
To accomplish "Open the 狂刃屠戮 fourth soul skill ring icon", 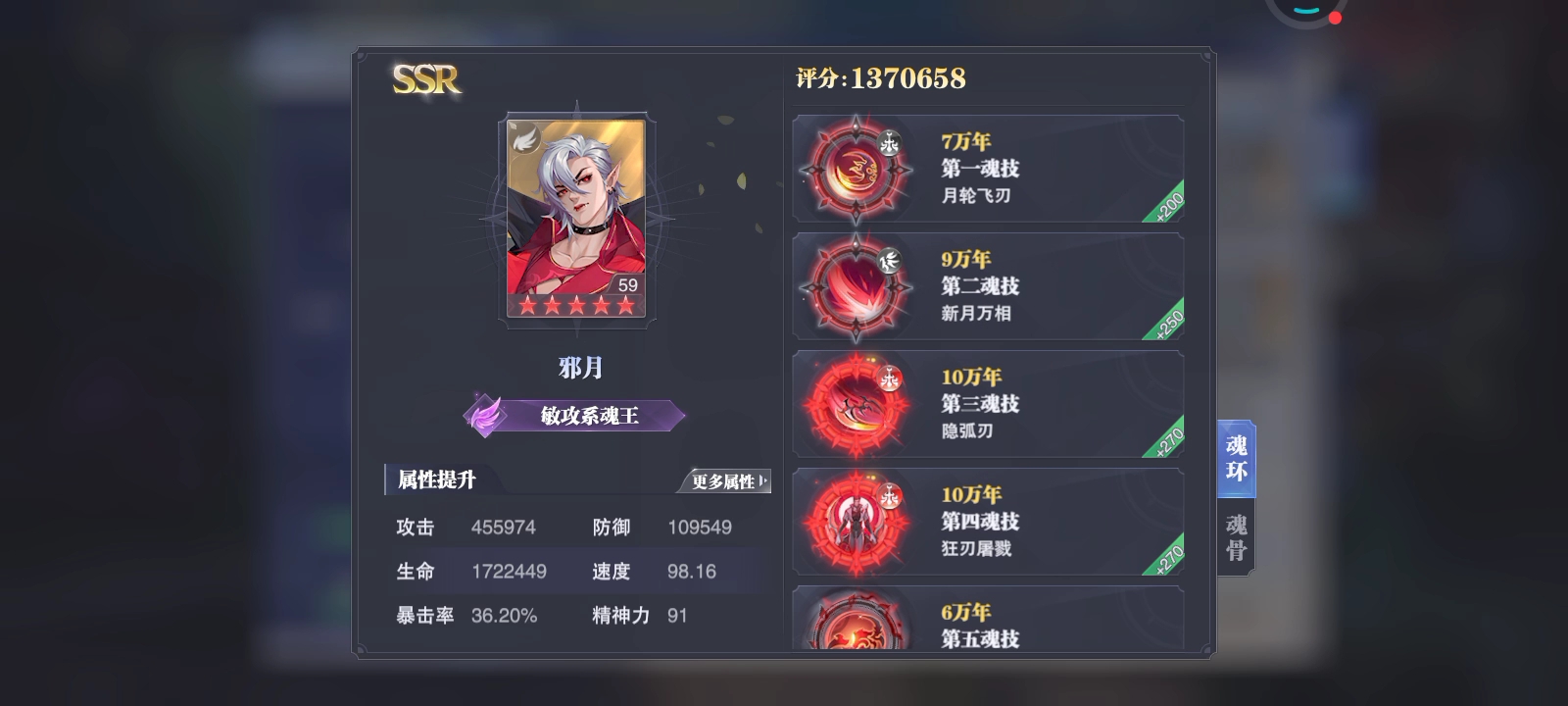I will tap(855, 521).
